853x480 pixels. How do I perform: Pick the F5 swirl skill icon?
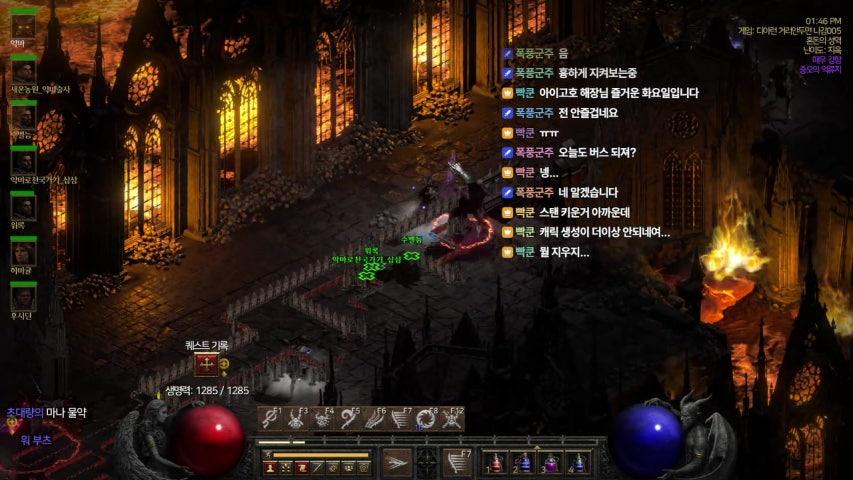click(348, 419)
